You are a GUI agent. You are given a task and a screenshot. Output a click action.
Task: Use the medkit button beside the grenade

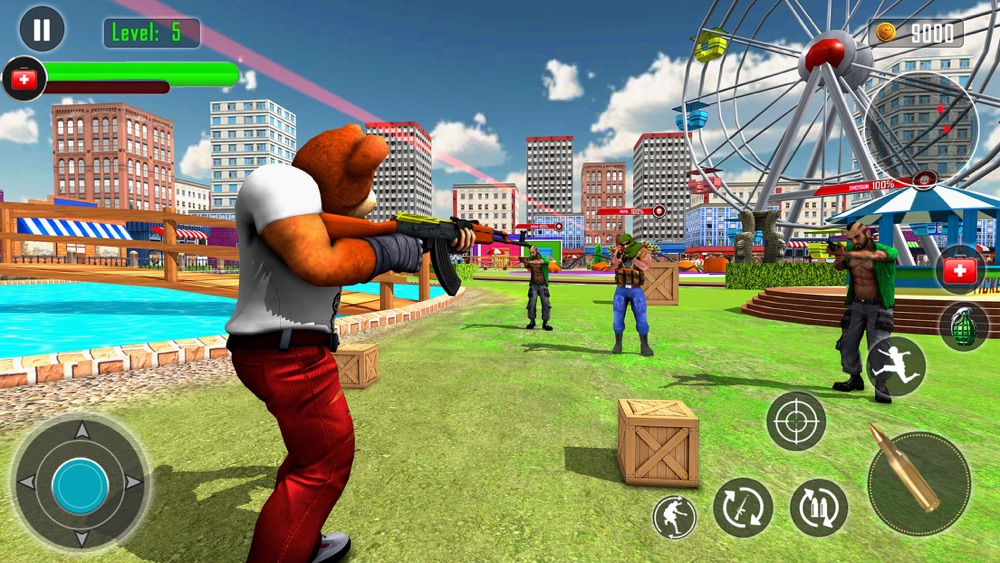960,270
